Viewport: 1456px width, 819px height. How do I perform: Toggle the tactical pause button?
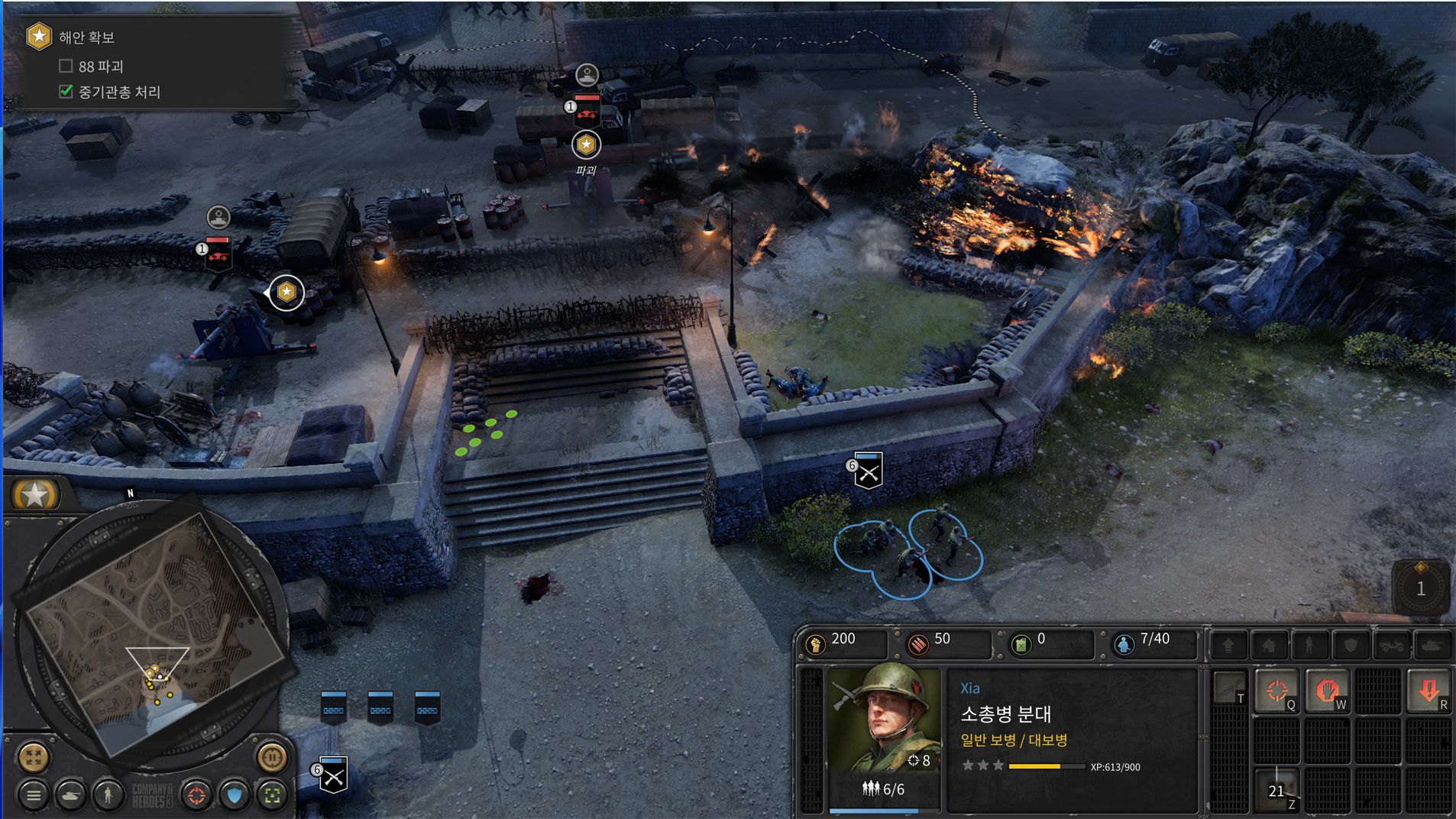point(271,757)
